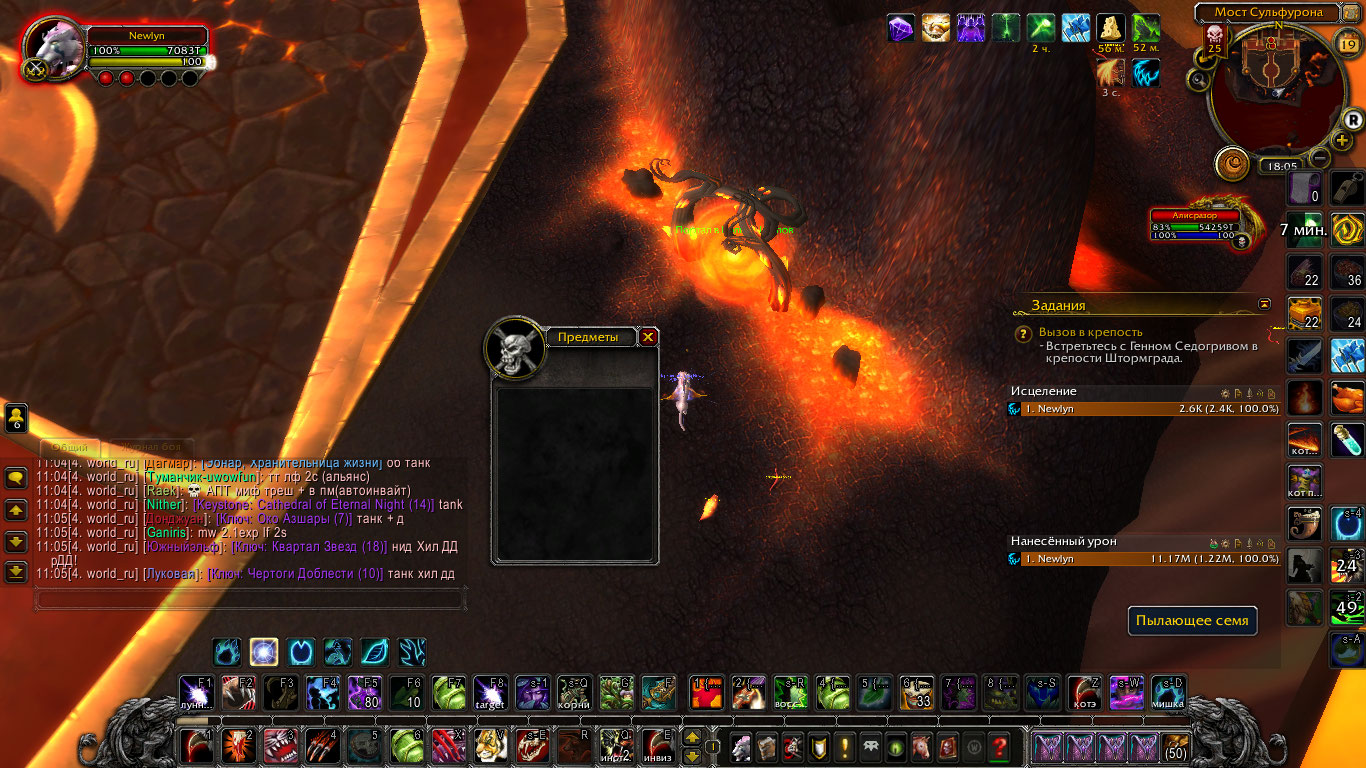
Task: Click the cheese buff icon
Action: pyautogui.click(x=1111, y=27)
